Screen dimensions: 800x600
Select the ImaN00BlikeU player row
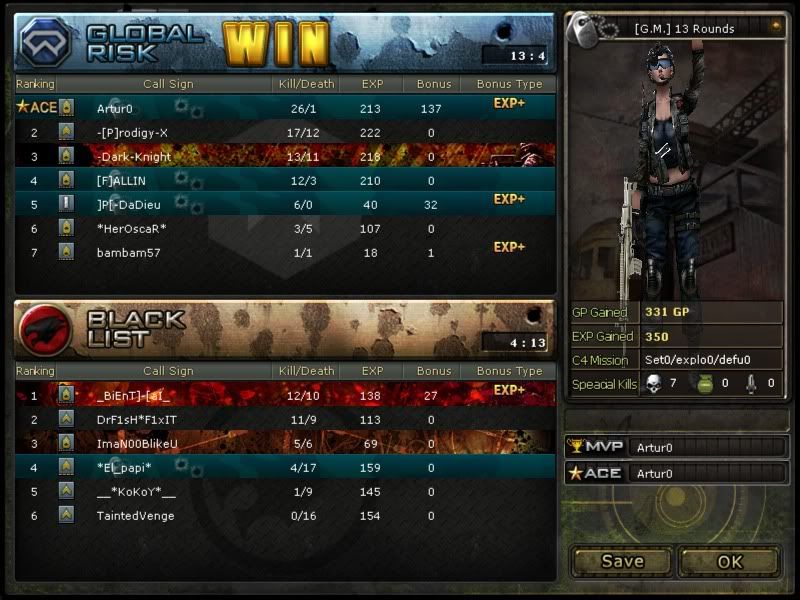[x=285, y=443]
